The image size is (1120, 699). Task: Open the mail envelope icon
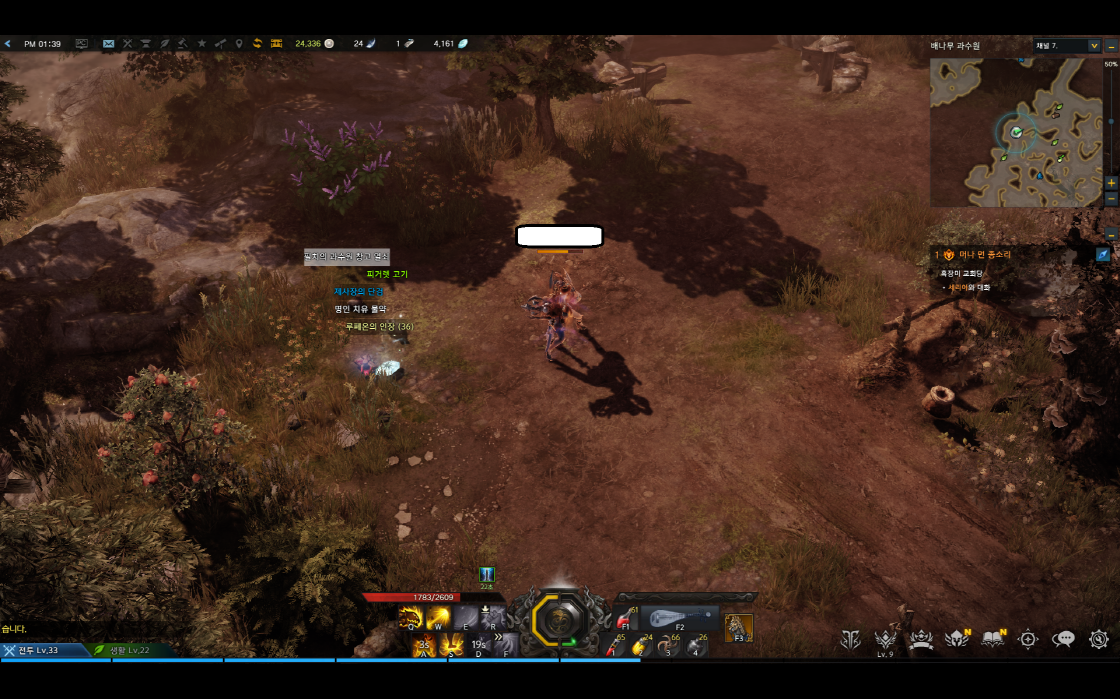[108, 44]
